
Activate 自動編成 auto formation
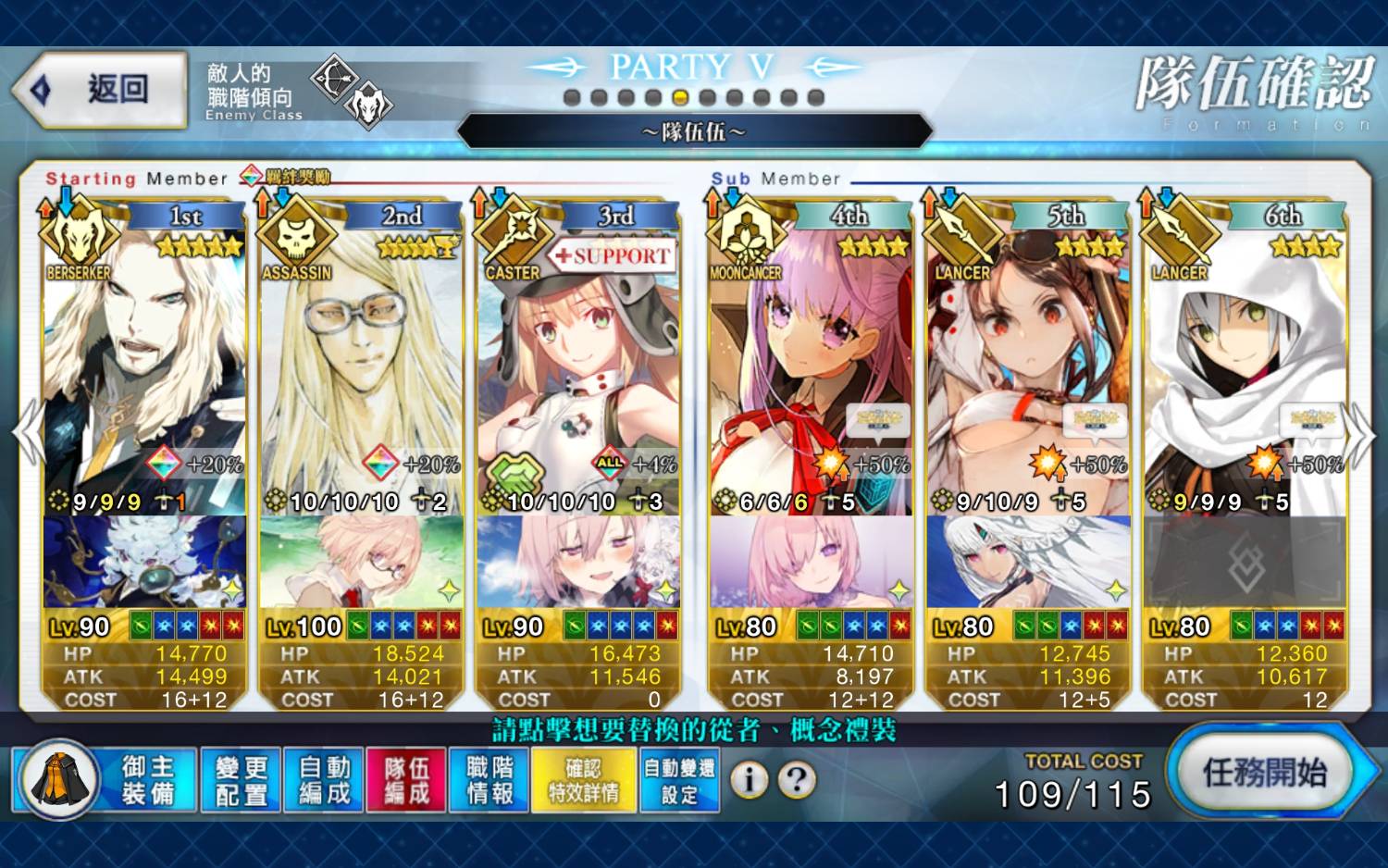tap(324, 780)
